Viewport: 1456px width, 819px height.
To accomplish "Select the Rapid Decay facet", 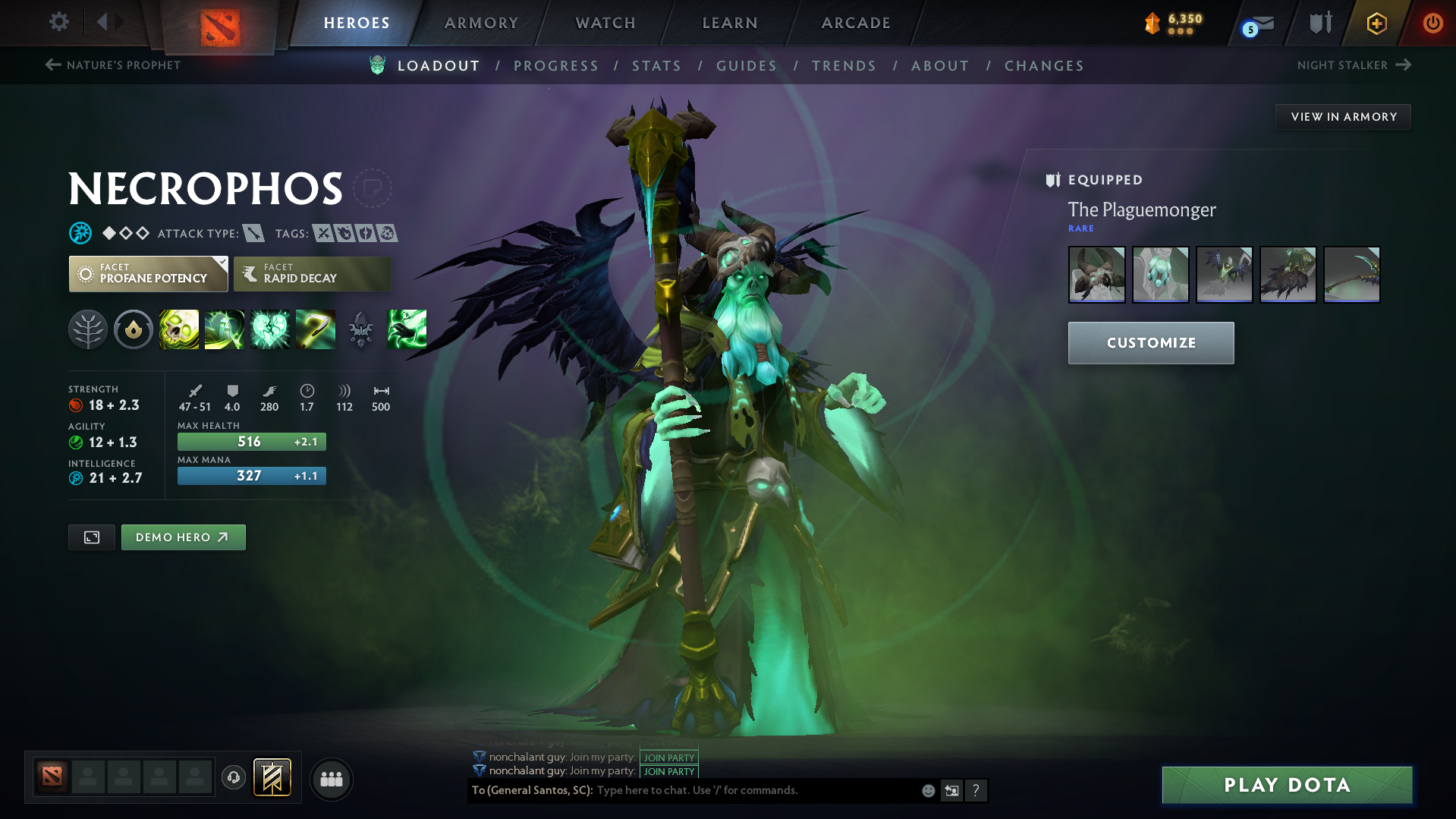I will coord(311,274).
